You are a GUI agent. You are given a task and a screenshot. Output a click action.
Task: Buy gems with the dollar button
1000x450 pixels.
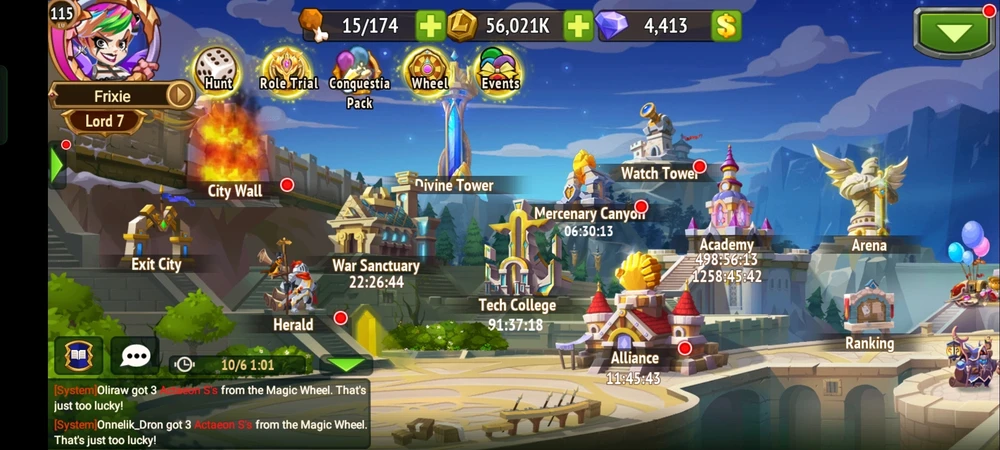click(x=726, y=26)
